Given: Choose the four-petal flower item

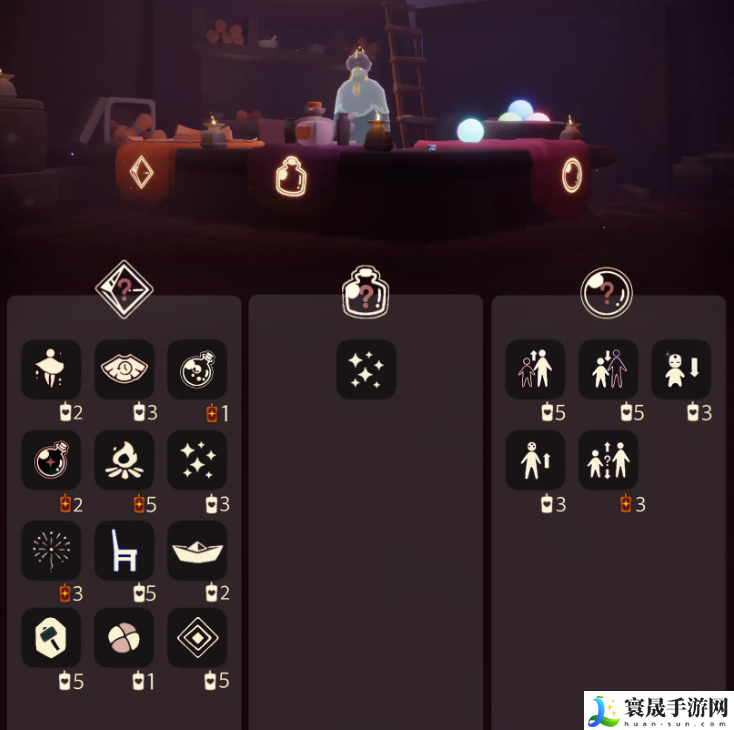Looking at the screenshot, I should (124, 637).
